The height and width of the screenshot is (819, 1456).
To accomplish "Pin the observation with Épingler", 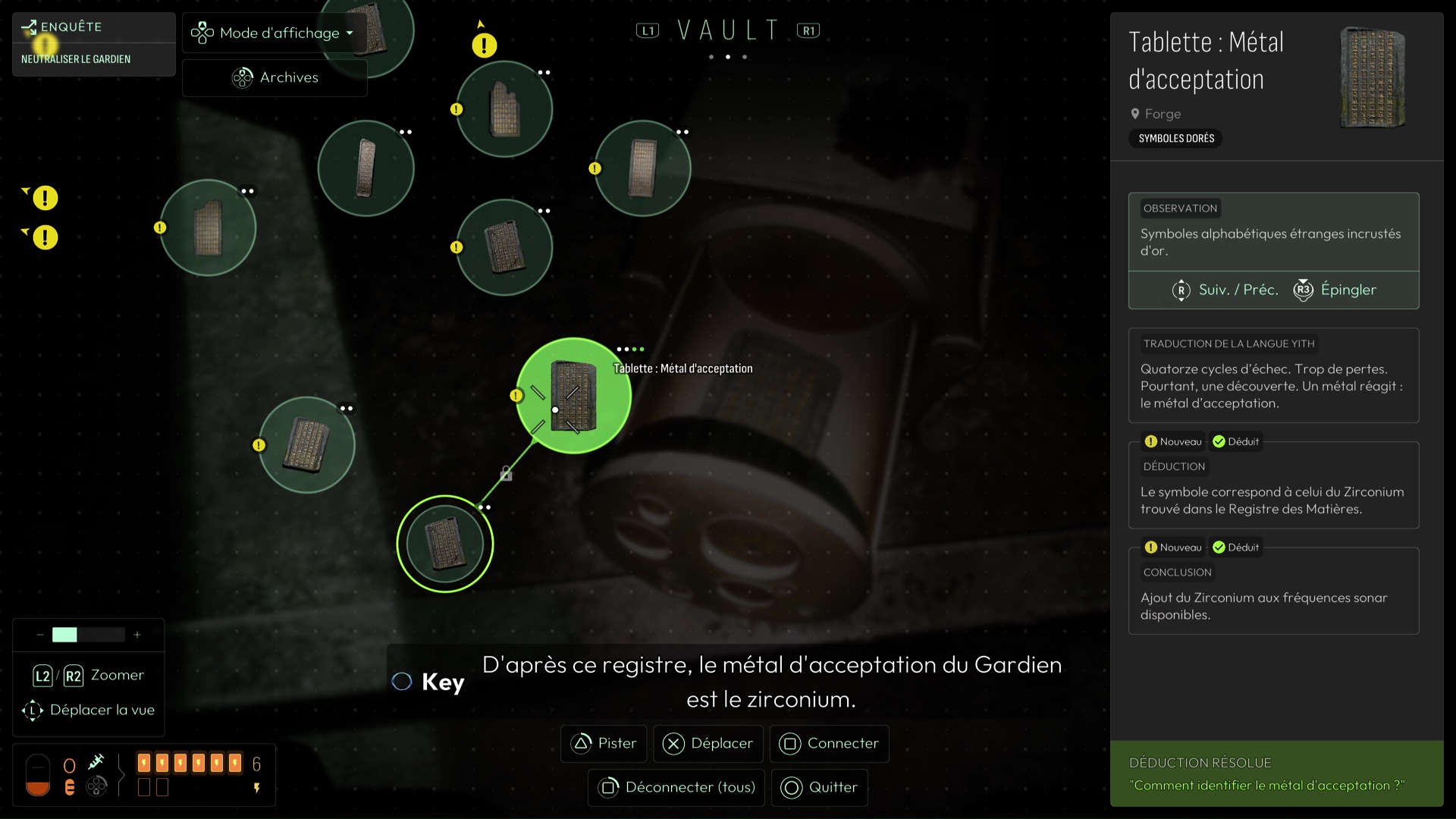I will click(1335, 290).
